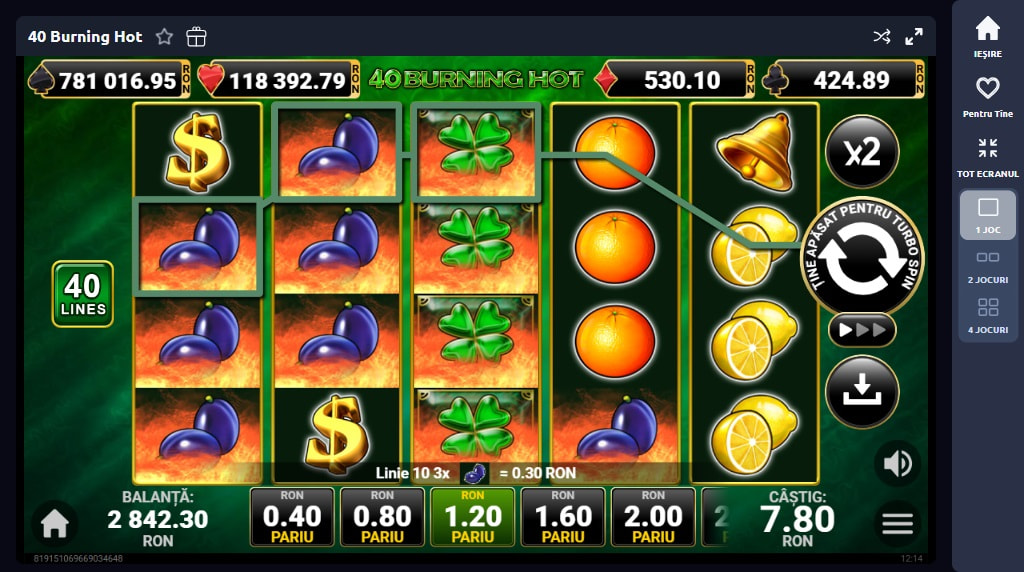Exit via the Ieșire home button
1024x572 pixels.
pos(987,37)
